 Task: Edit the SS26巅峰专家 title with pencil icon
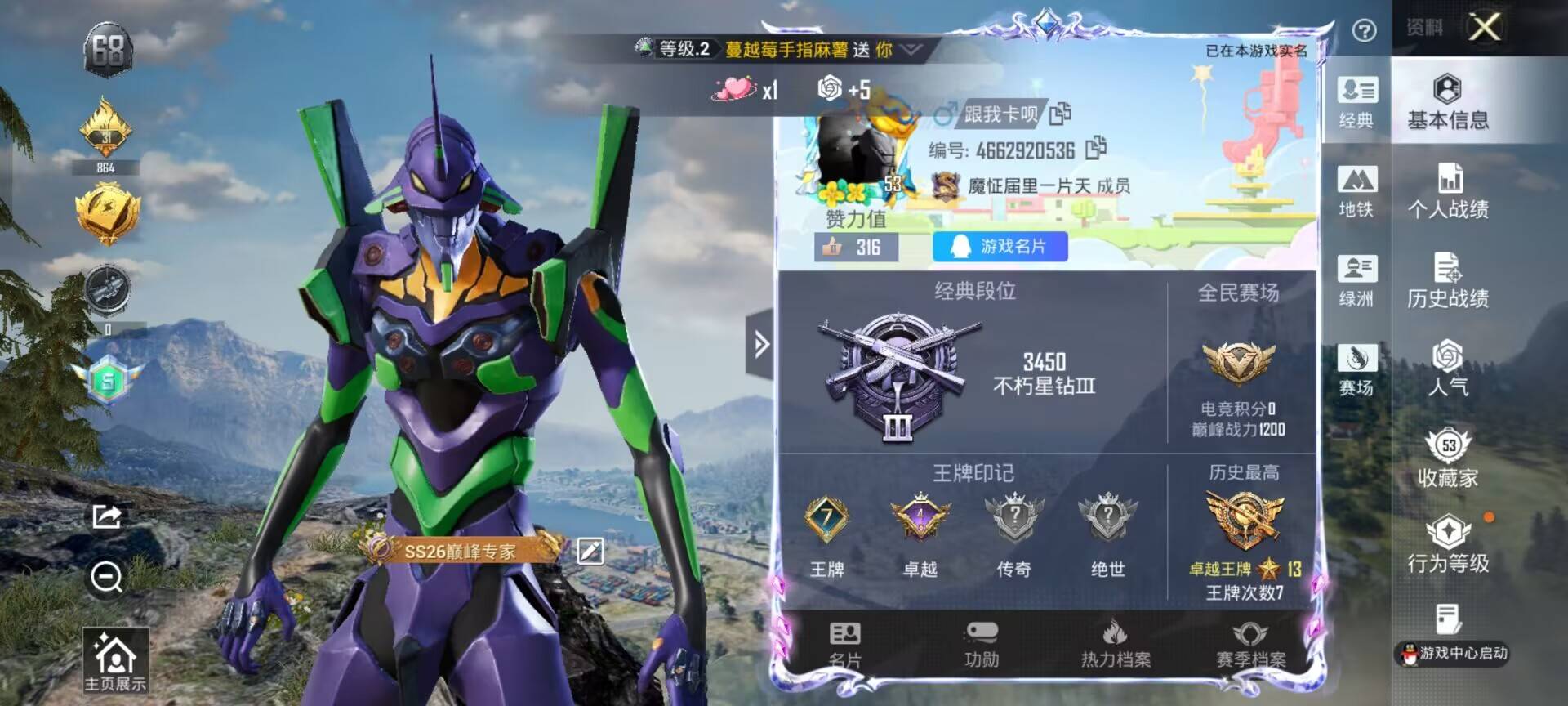590,552
